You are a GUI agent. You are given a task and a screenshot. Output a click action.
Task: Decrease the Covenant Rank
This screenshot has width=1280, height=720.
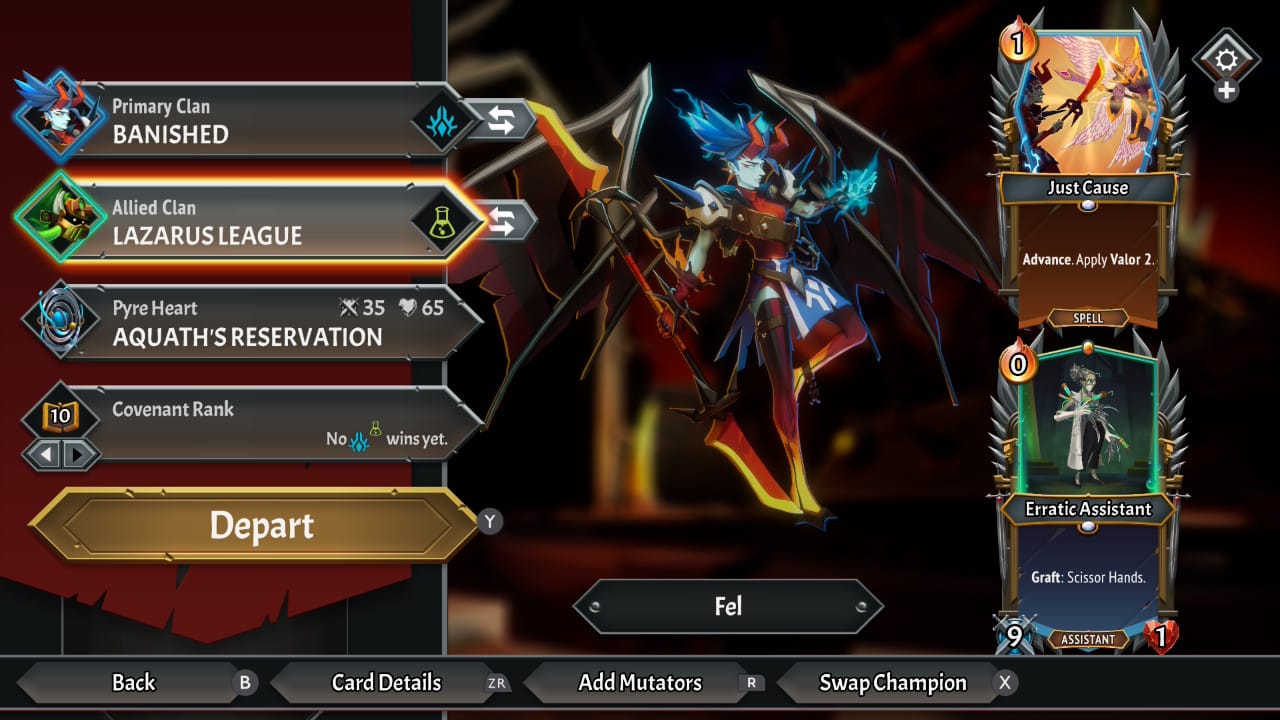click(x=43, y=455)
